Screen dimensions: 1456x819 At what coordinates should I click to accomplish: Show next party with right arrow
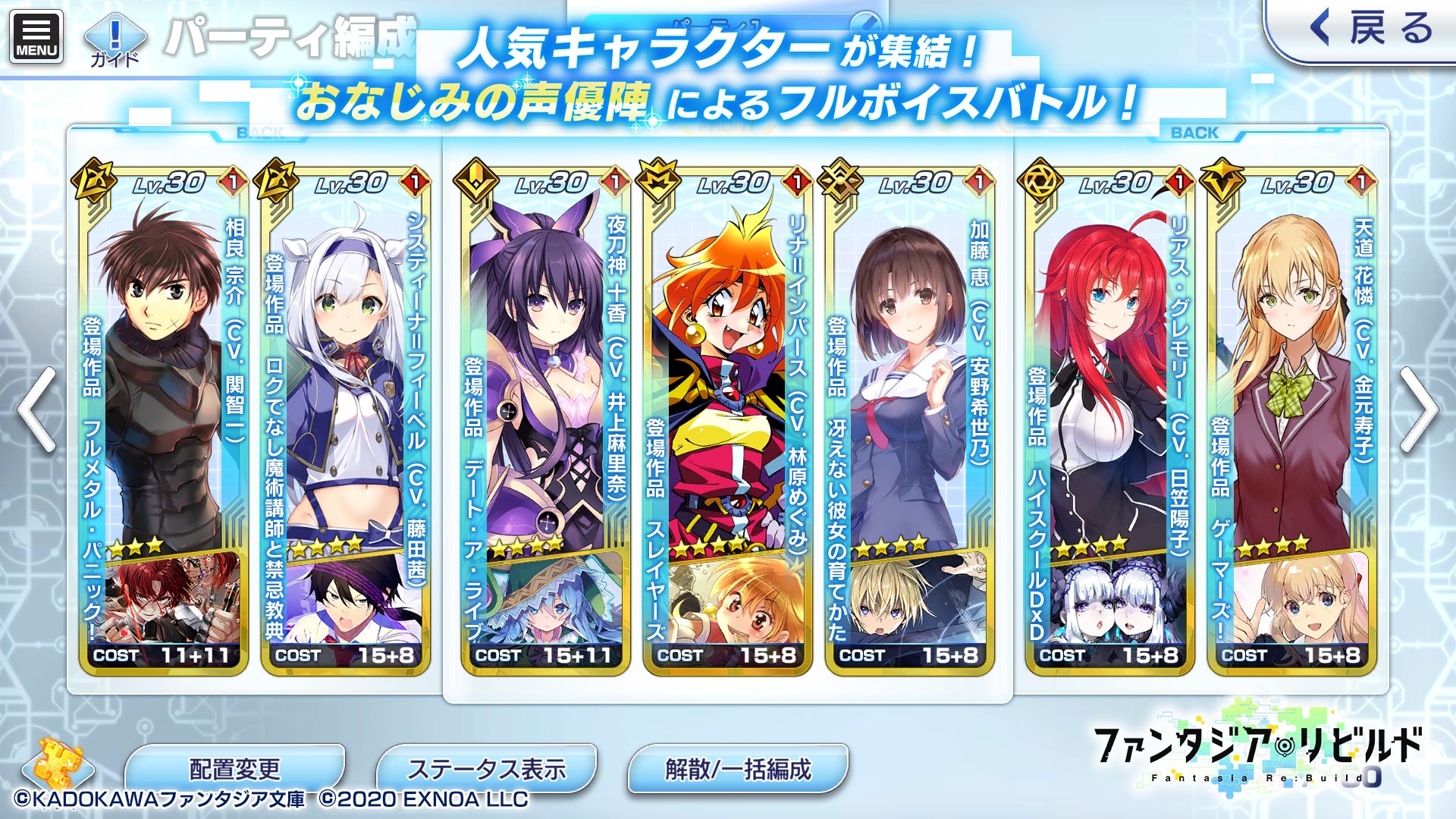tap(1419, 410)
